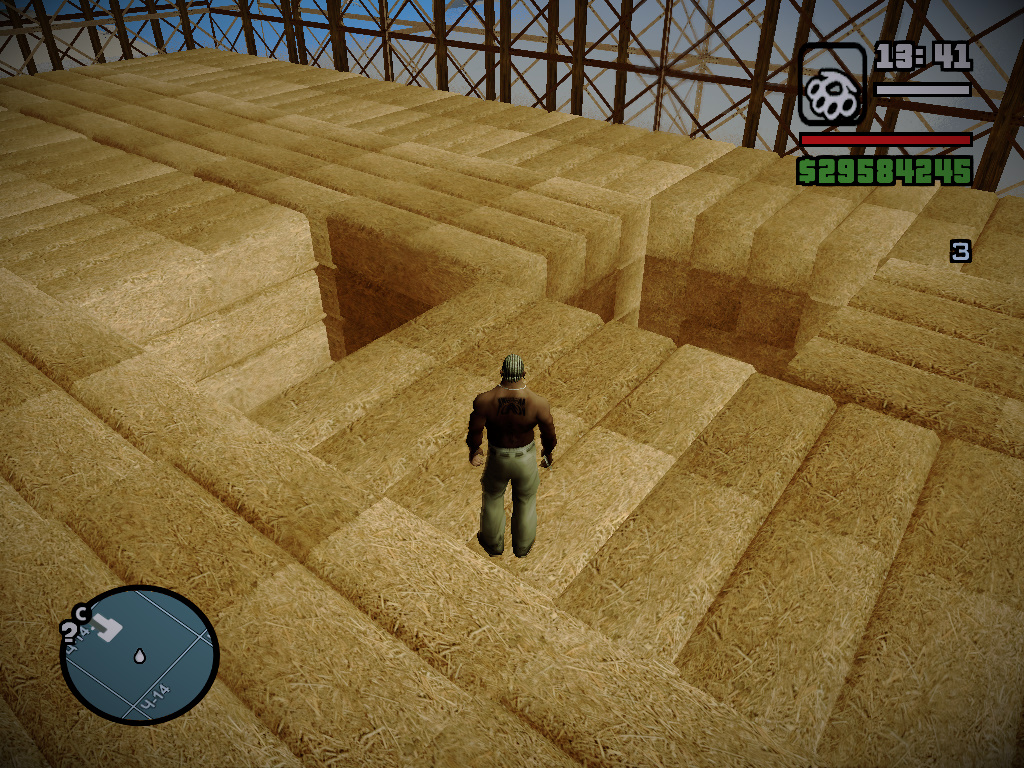The width and height of the screenshot is (1024, 768).
Task: Click the player position marker on radar
Action: [x=138, y=657]
